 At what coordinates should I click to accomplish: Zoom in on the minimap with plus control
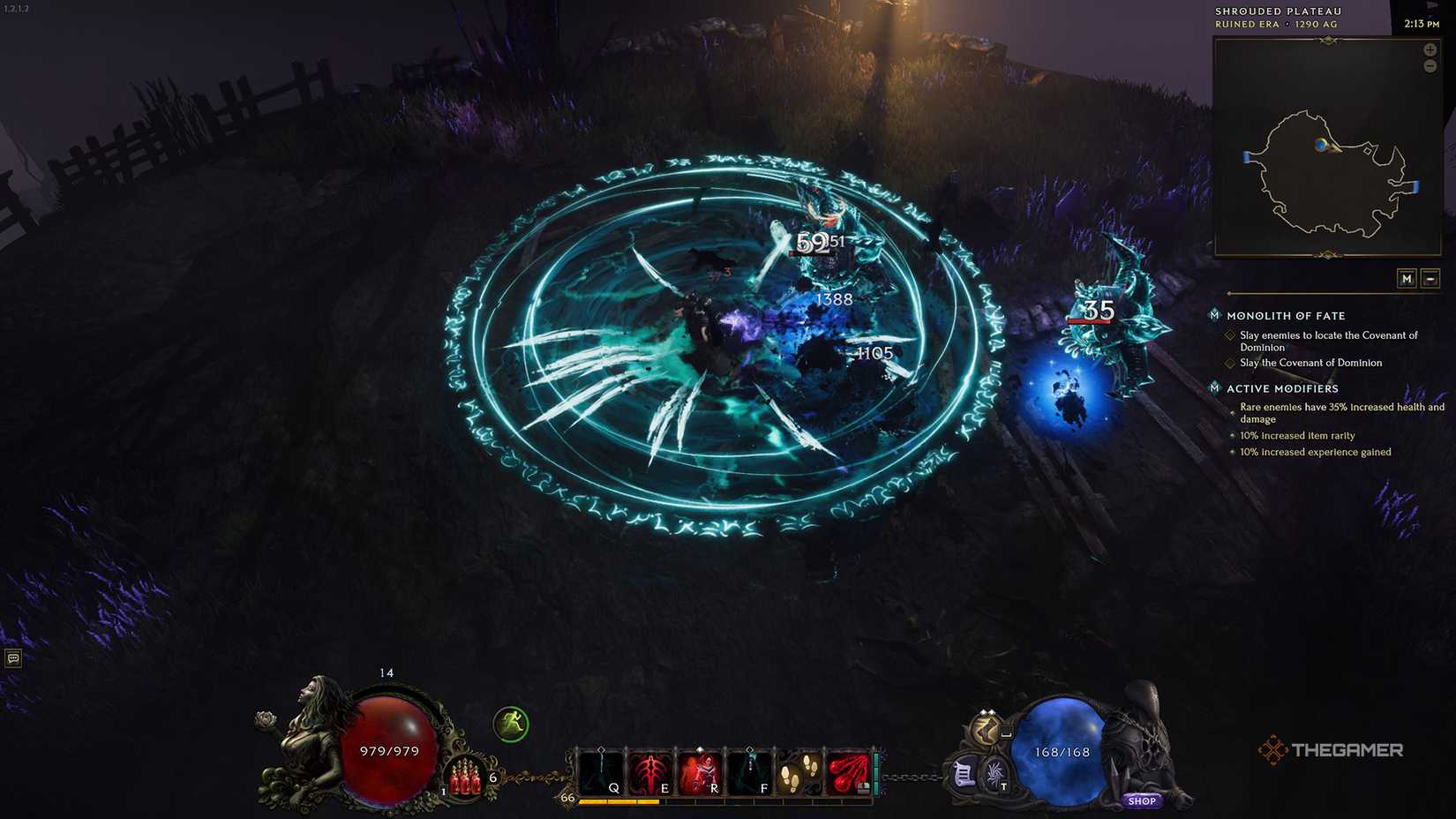pyautogui.click(x=1430, y=49)
